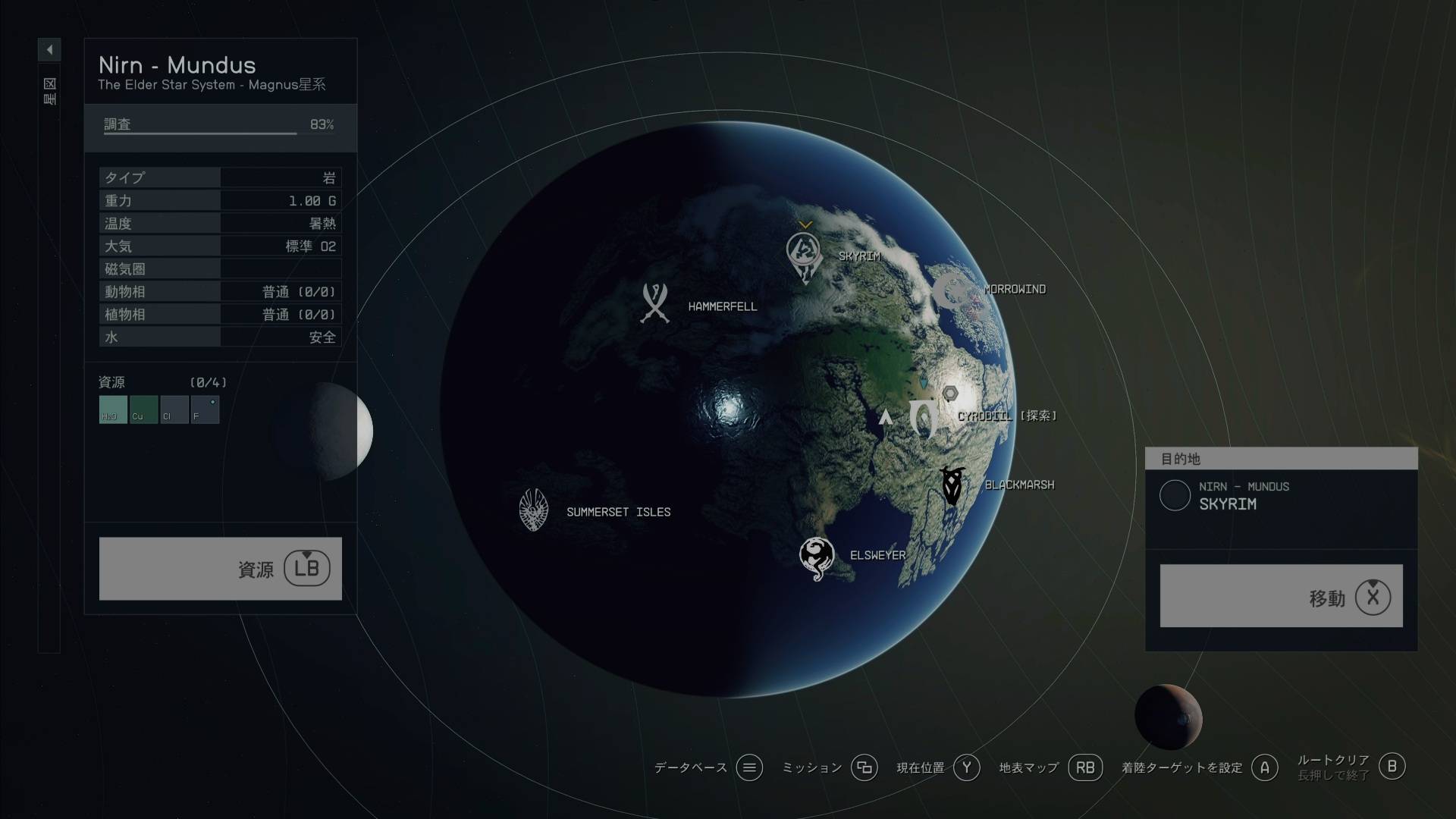Select the Blackmarsh landing marker
Image resolution: width=1456 pixels, height=819 pixels.
pyautogui.click(x=952, y=485)
